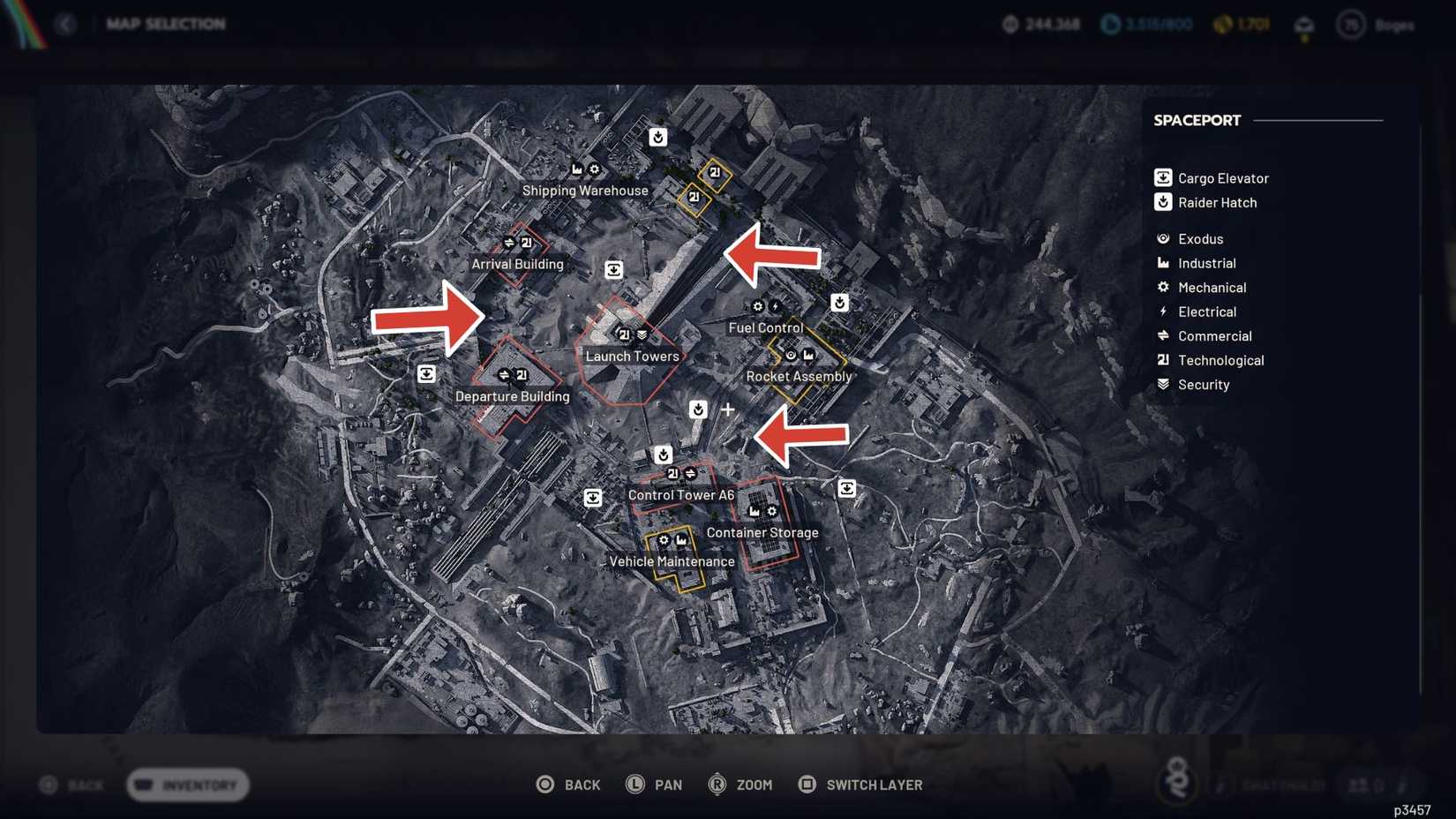Click the Pan control in the bottom bar
This screenshot has width=1456, height=819.
[x=655, y=784]
